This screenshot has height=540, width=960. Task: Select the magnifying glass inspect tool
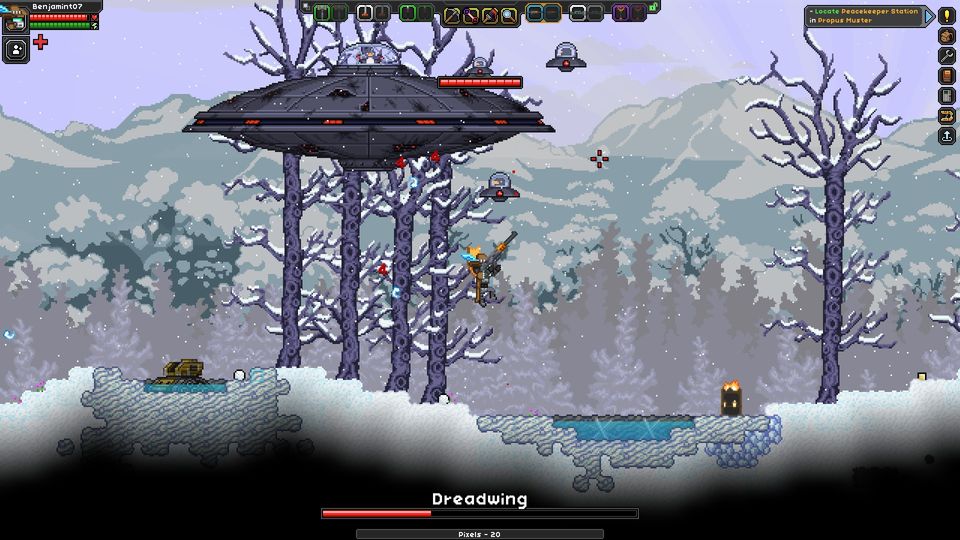tap(509, 14)
